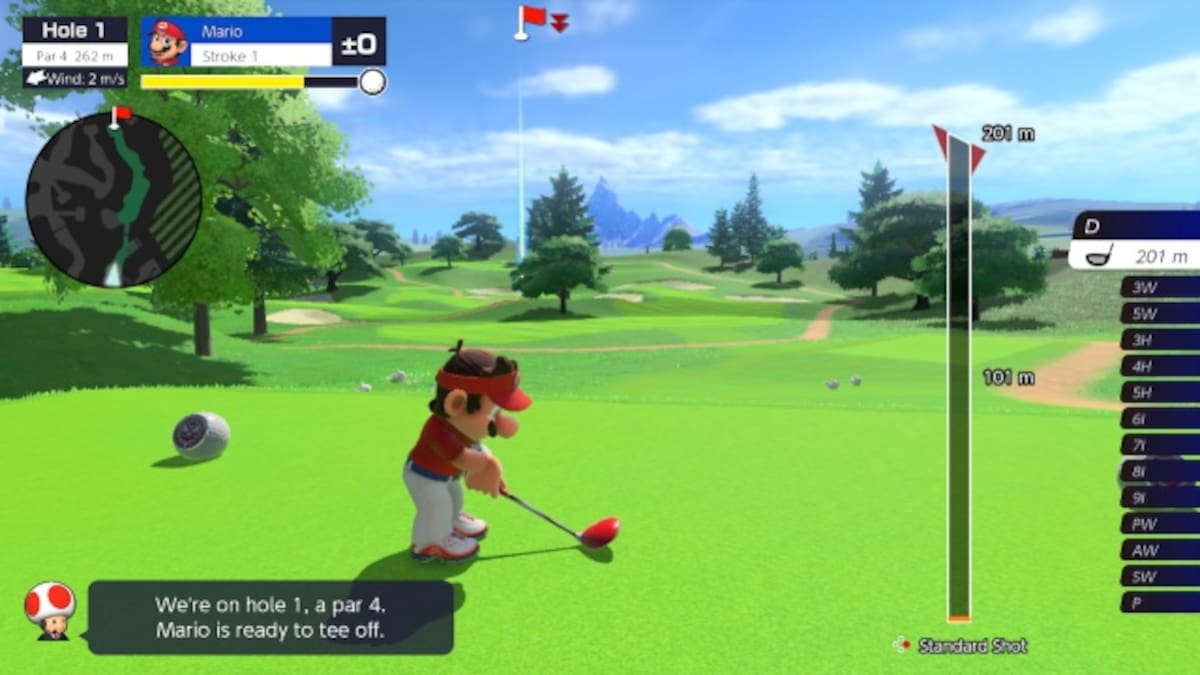Viewport: 1200px width, 675px height.
Task: Click the Standard Shot type label
Action: coord(972,646)
